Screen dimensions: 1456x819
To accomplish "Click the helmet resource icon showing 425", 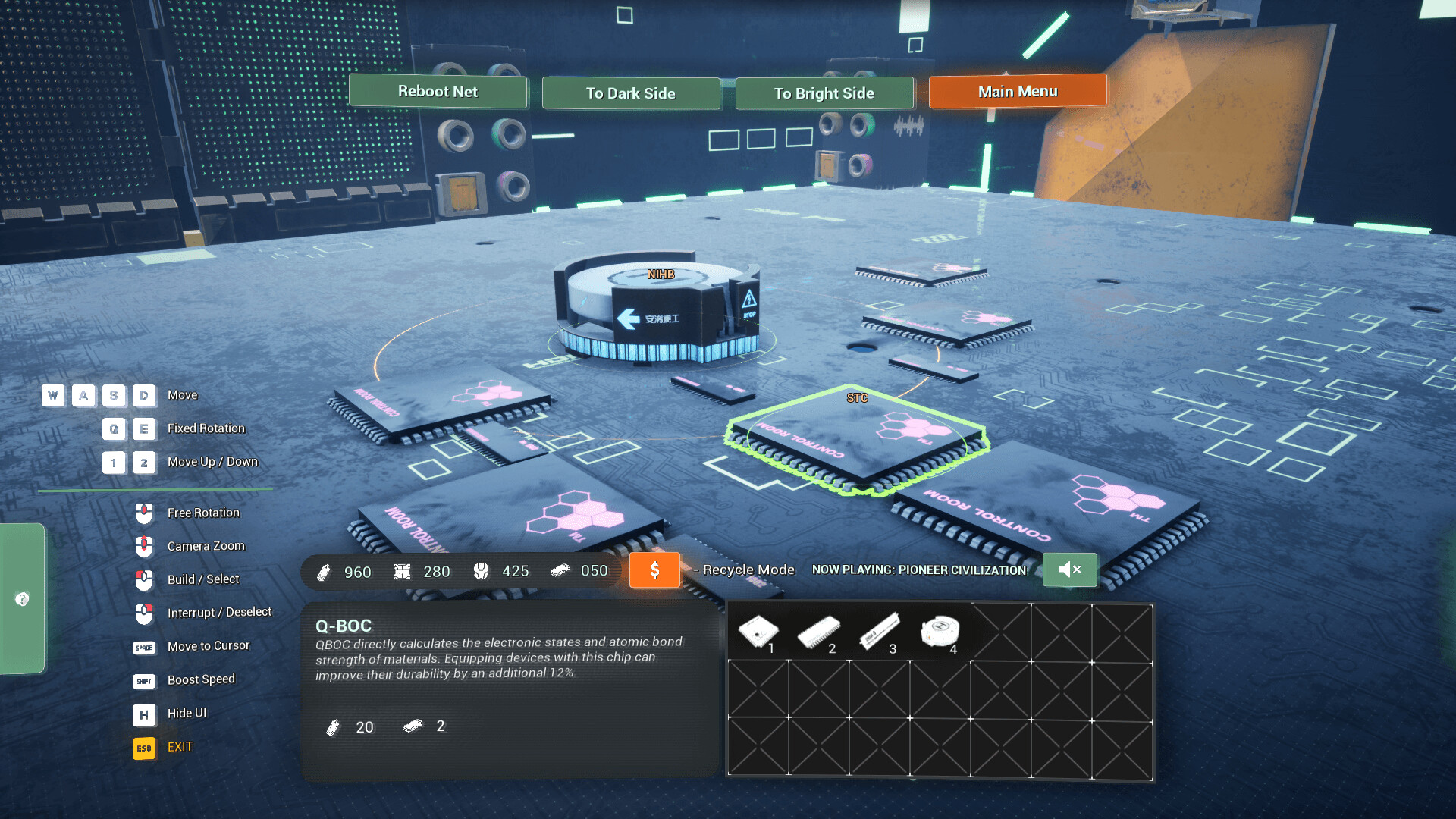I will [481, 571].
